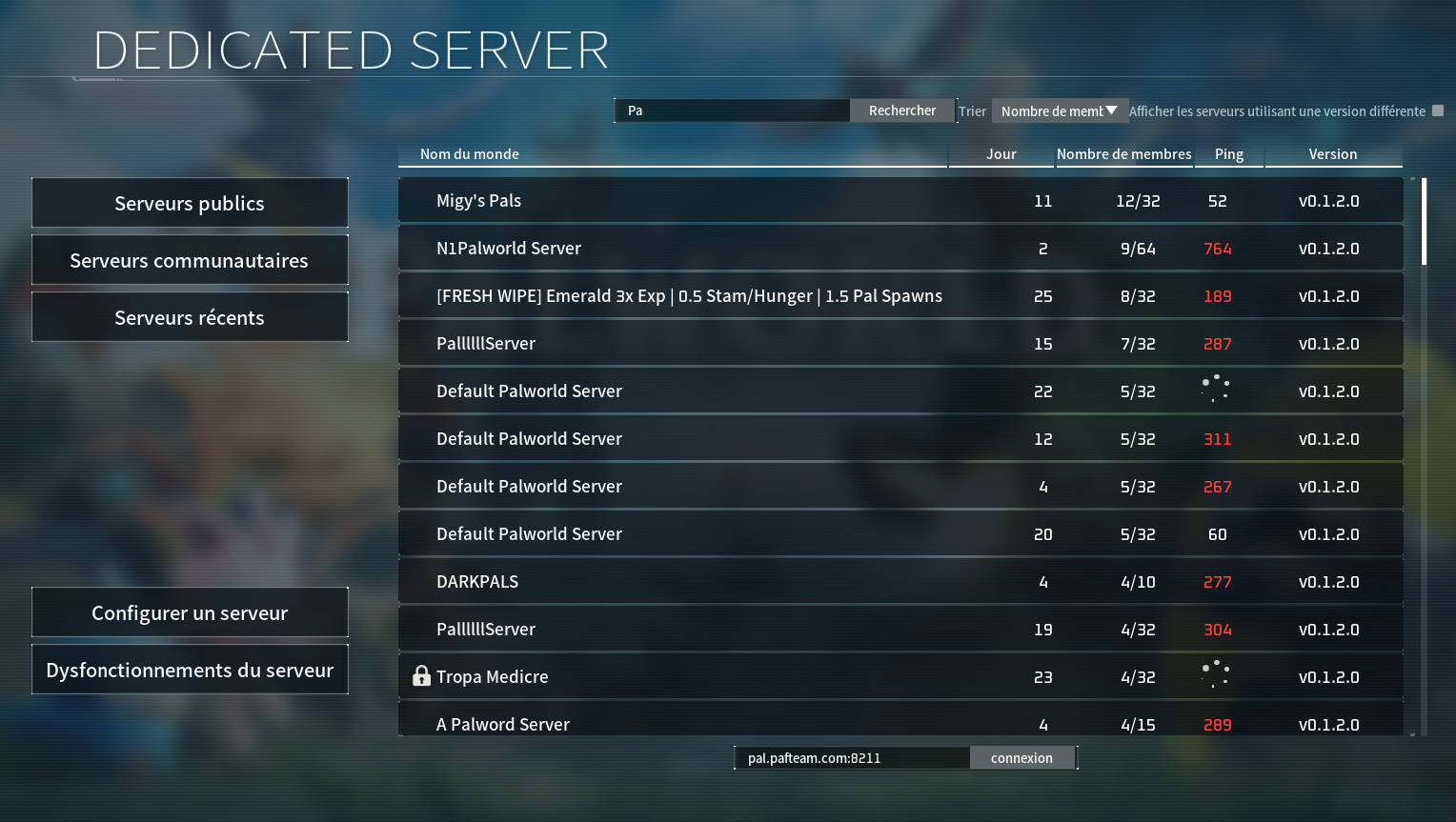The image size is (1456, 822).
Task: Click the server list scrollbar
Action: (x=1424, y=222)
